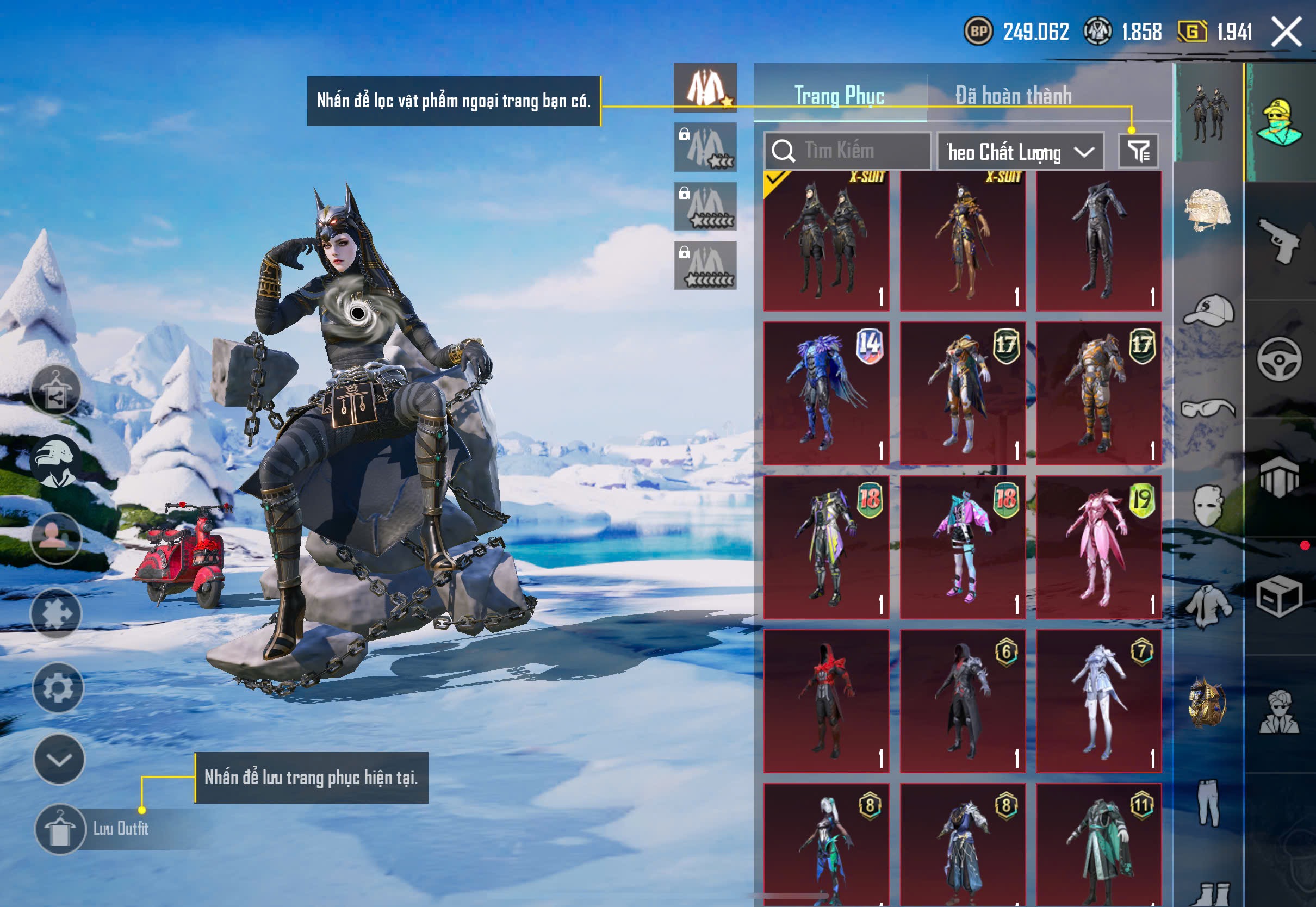1316x907 pixels.
Task: Choose the white level 7 outfit
Action: [x=1098, y=701]
